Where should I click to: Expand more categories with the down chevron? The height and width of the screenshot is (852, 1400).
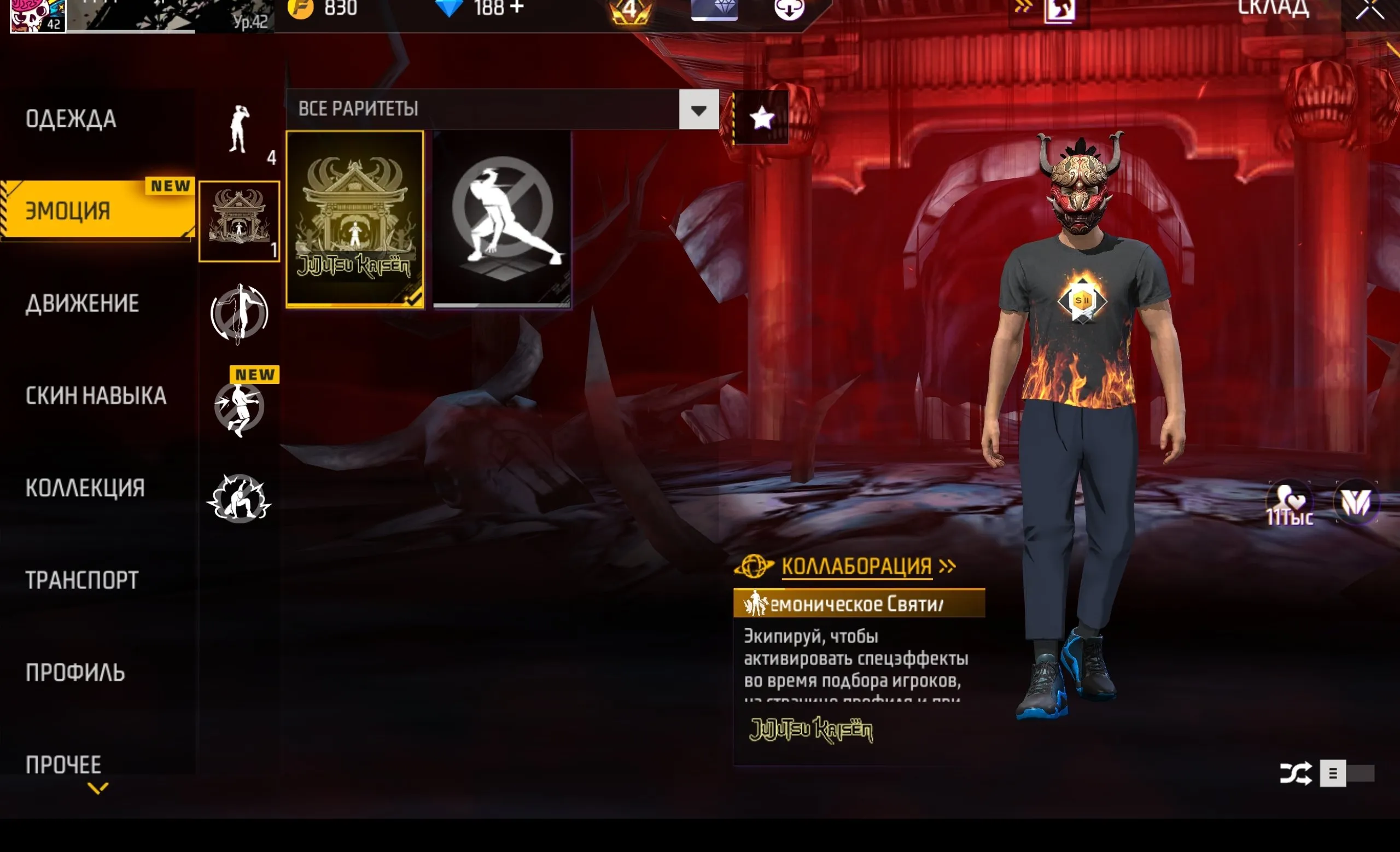(97, 789)
